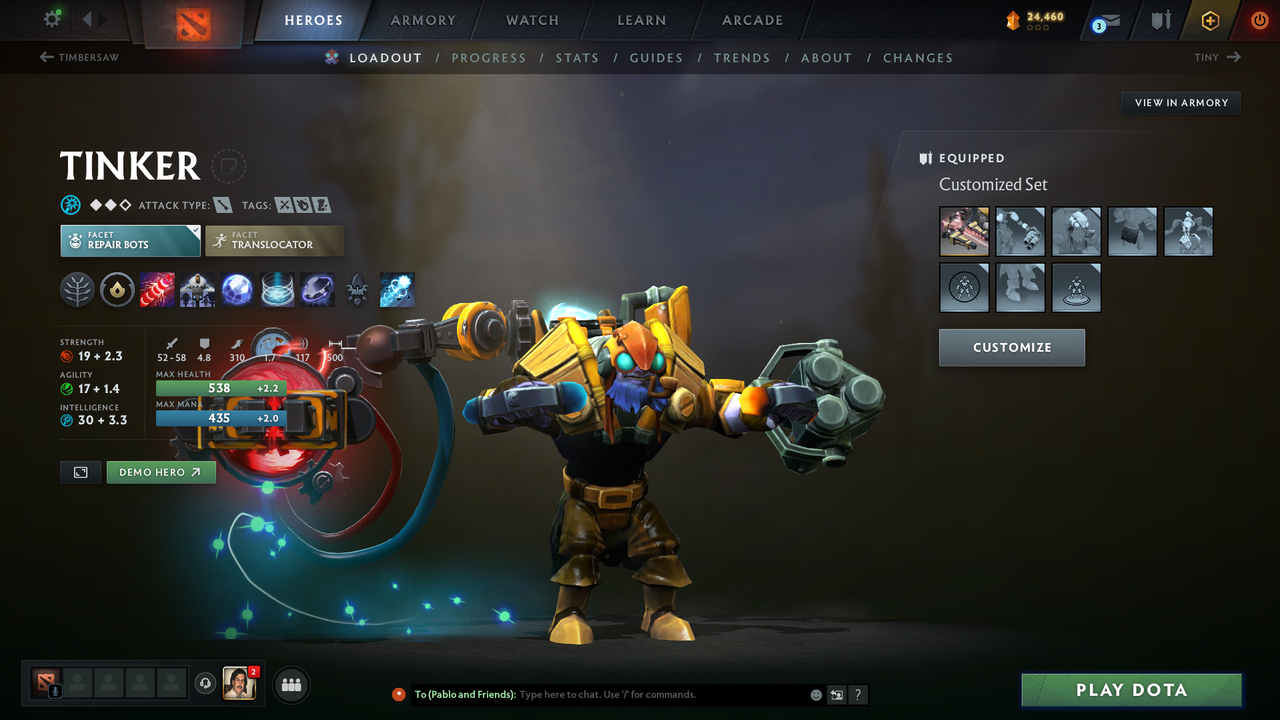Viewport: 1280px width, 720px height.
Task: Select the Laser ability icon
Action: tap(157, 290)
